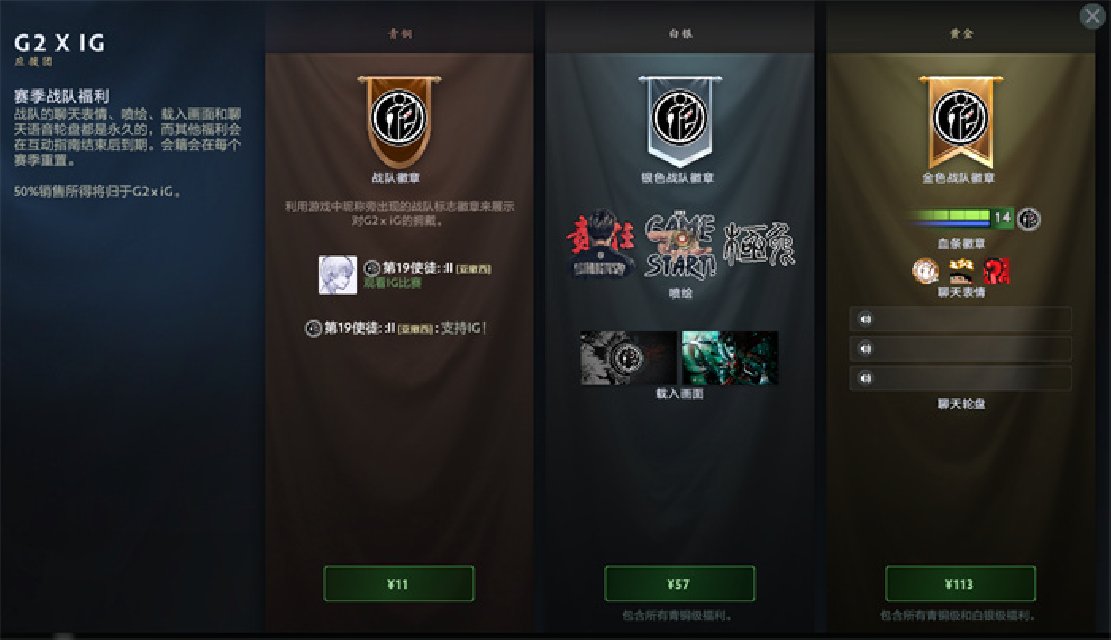1111x640 pixels.
Task: Select the red-lettered player portrait spray
Action: (603, 245)
